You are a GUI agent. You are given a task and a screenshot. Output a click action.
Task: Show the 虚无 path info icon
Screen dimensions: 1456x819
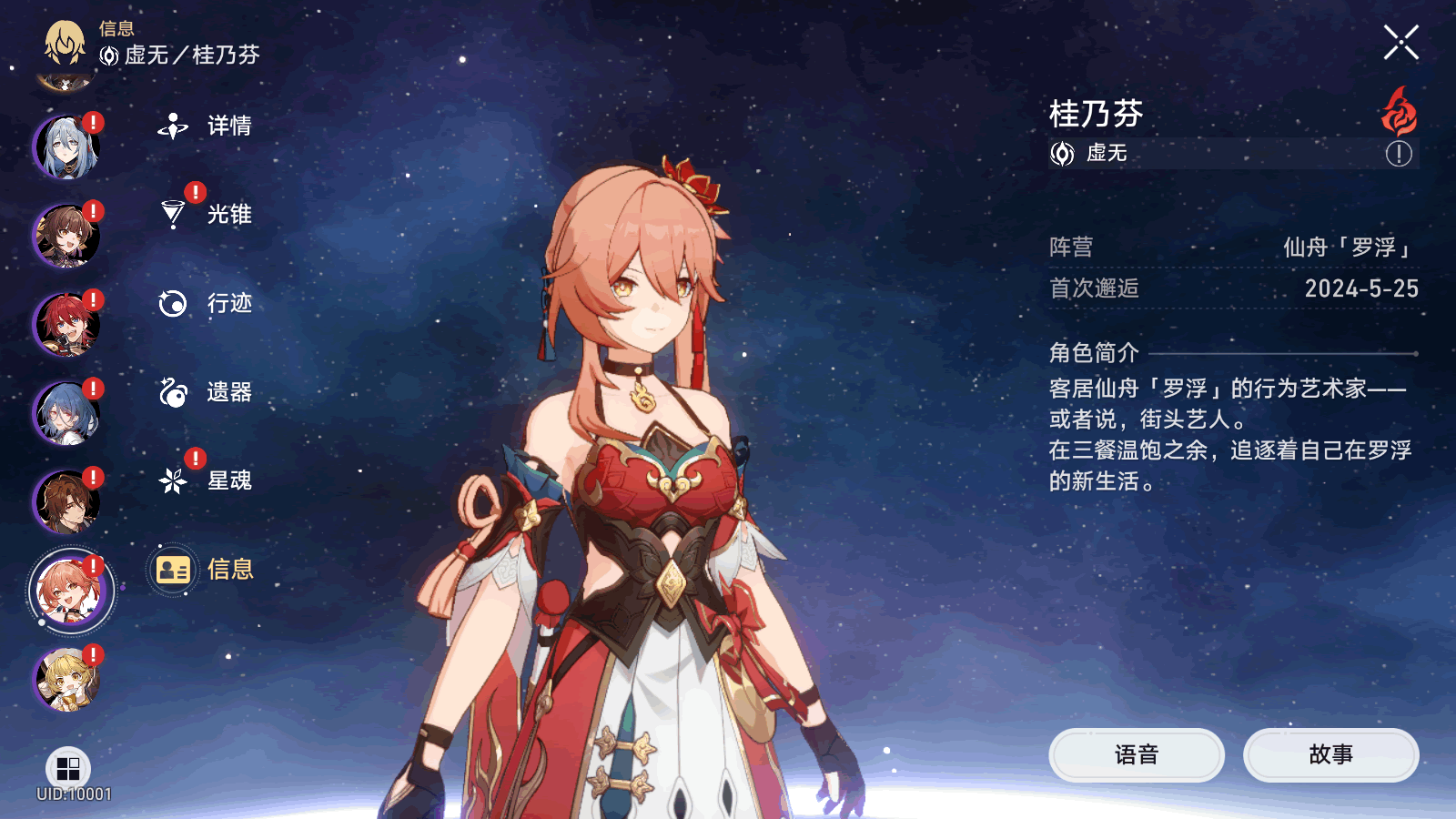click(1399, 154)
